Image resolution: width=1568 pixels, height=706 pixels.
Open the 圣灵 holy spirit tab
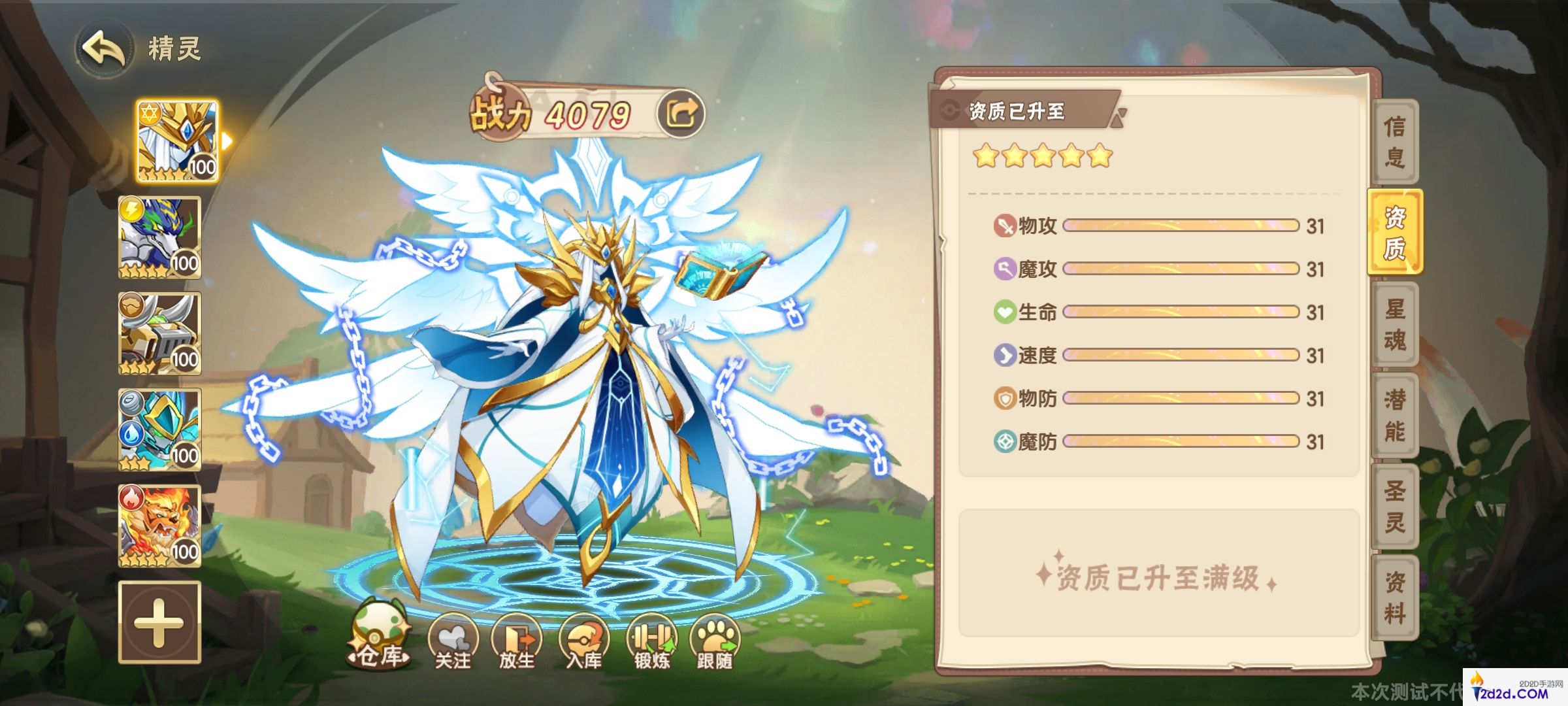click(x=1394, y=507)
